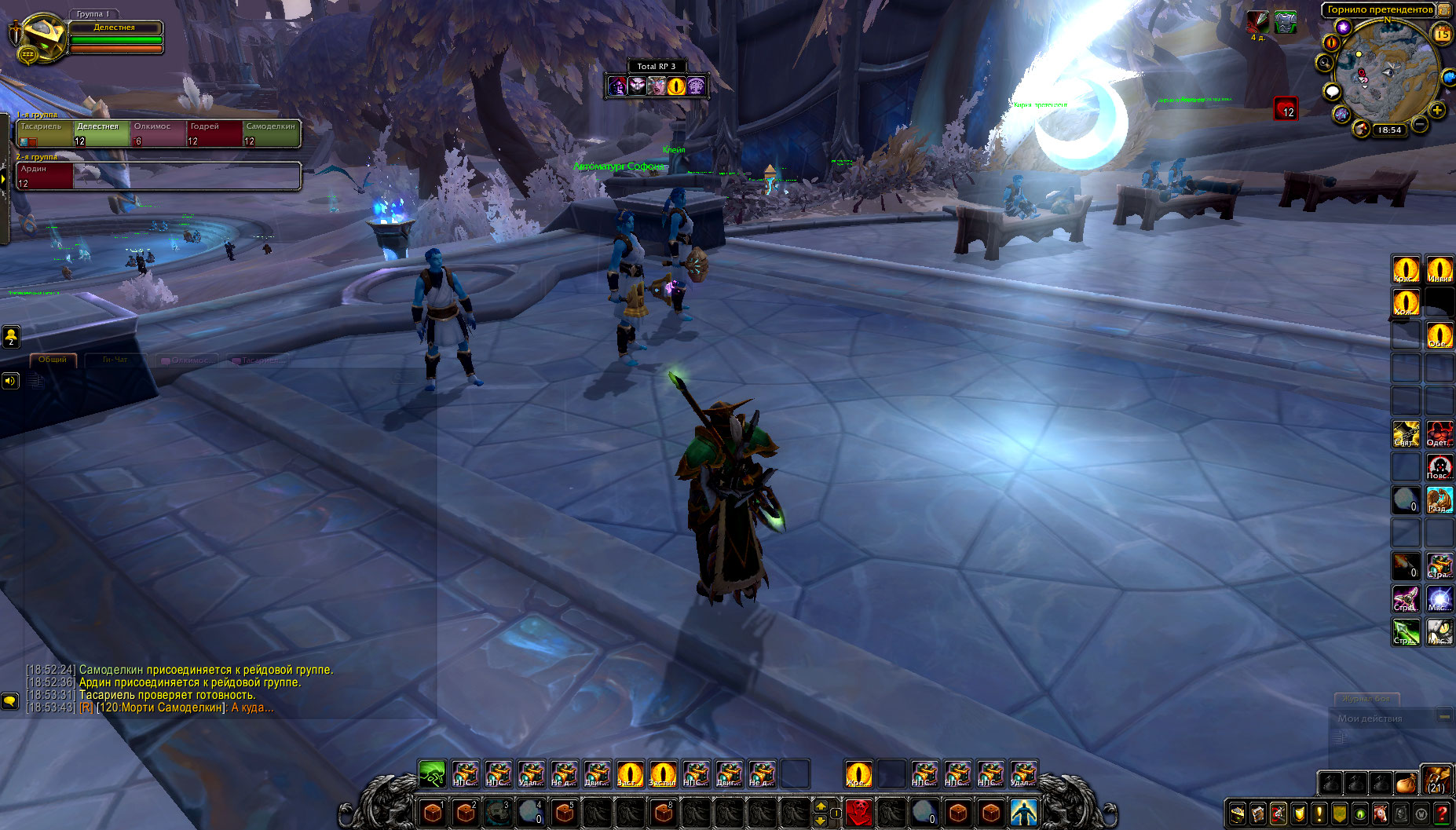Click the action bar page up arrow
The image size is (1456, 830).
coord(821,806)
